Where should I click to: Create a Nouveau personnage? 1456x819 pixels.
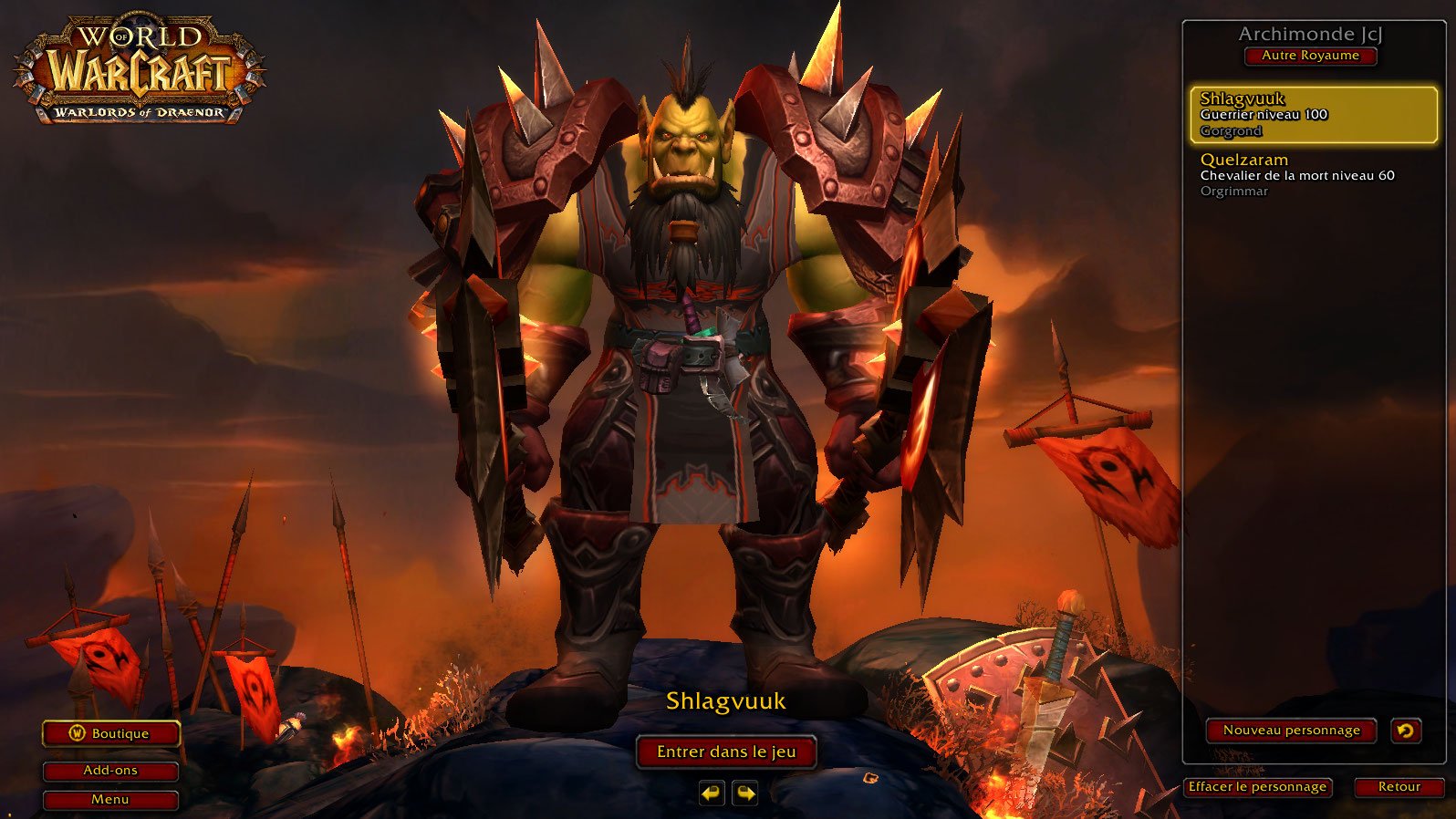click(1291, 731)
